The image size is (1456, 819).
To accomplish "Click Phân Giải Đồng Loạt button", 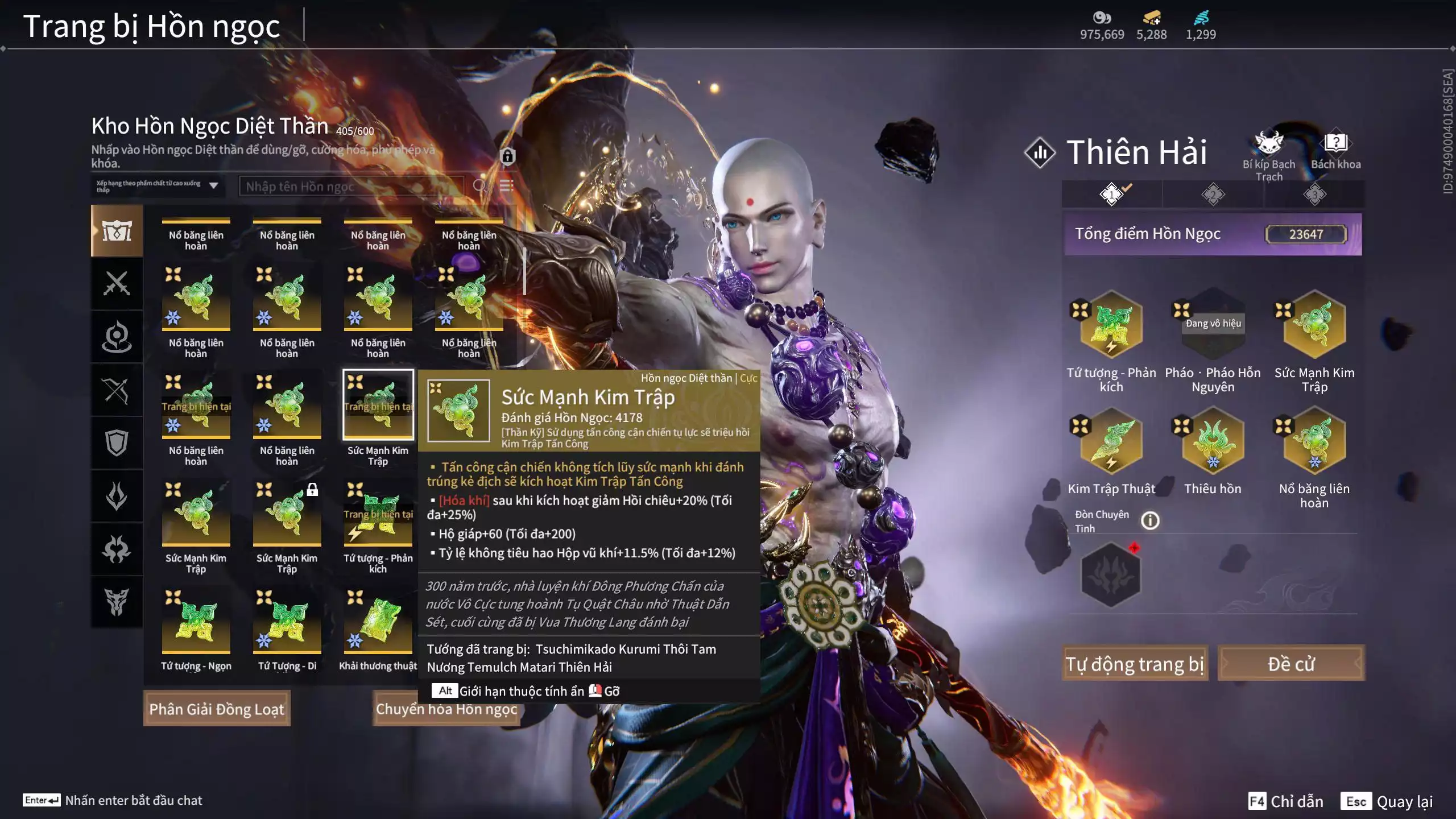I will [217, 709].
